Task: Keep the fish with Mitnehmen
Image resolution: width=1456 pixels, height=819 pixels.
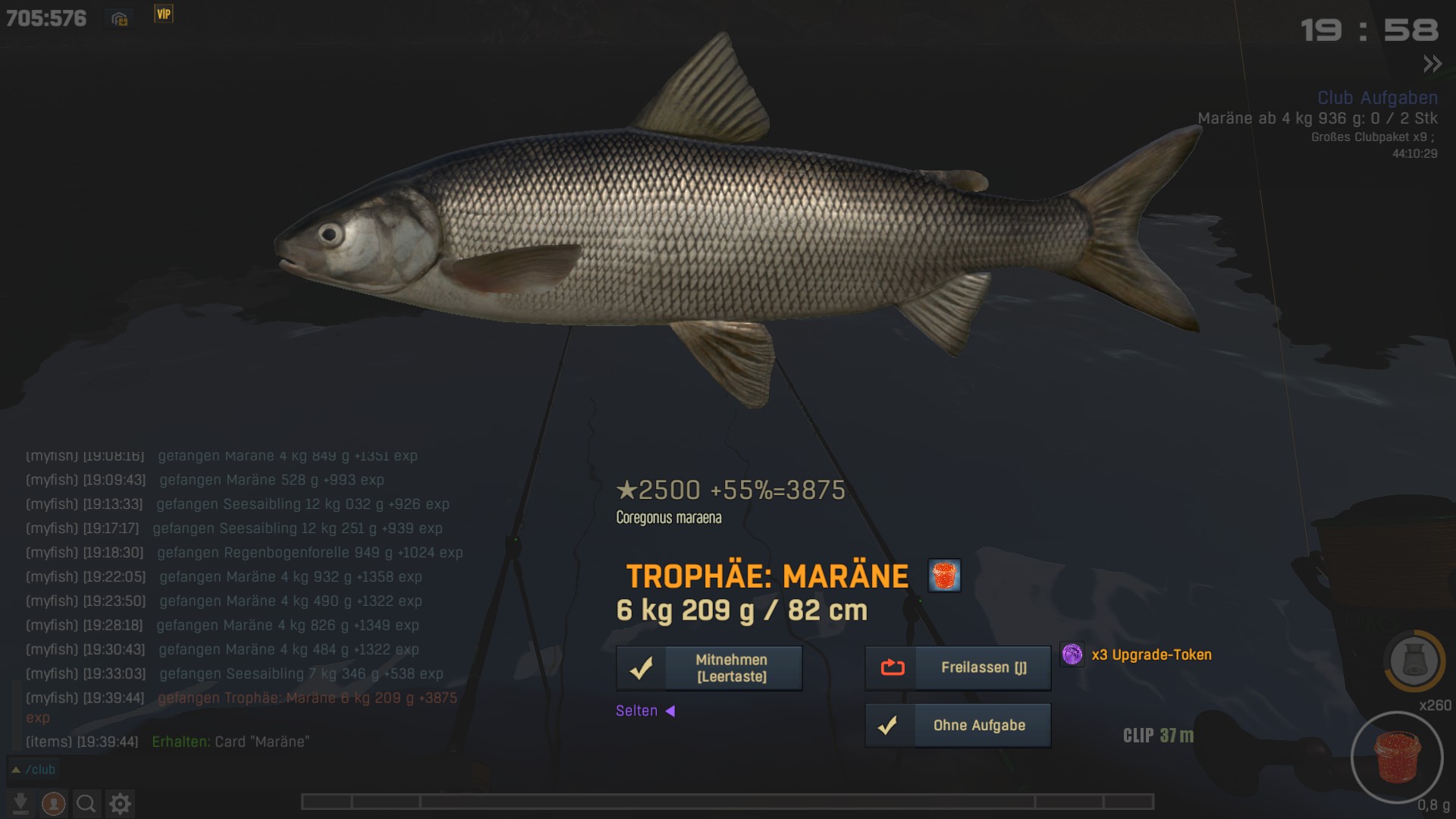Action: pos(709,668)
